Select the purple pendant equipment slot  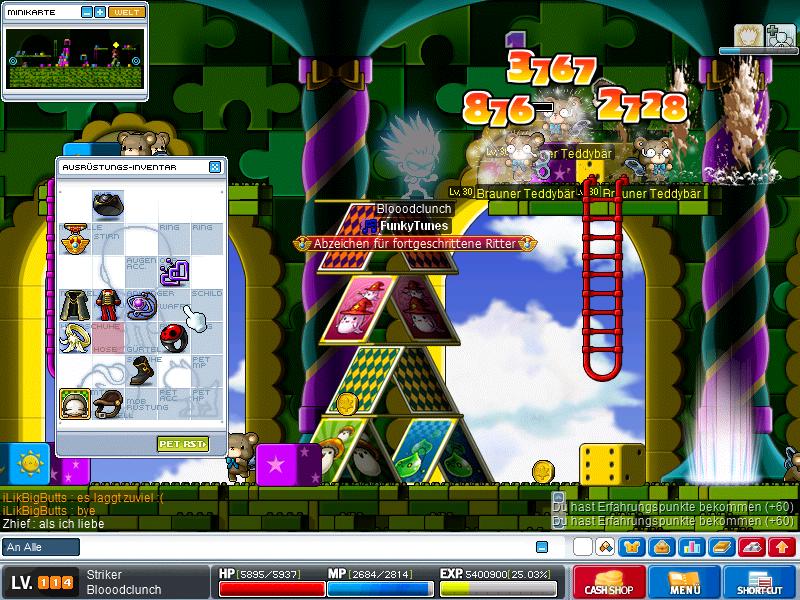click(x=140, y=303)
